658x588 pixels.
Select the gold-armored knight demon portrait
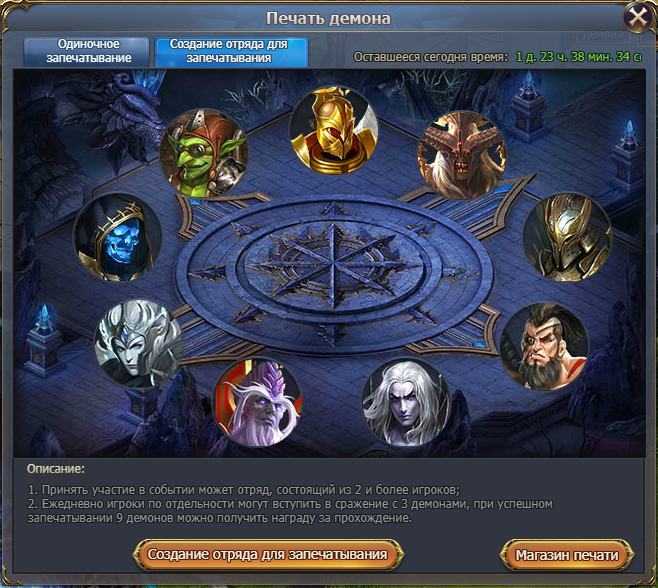567,237
